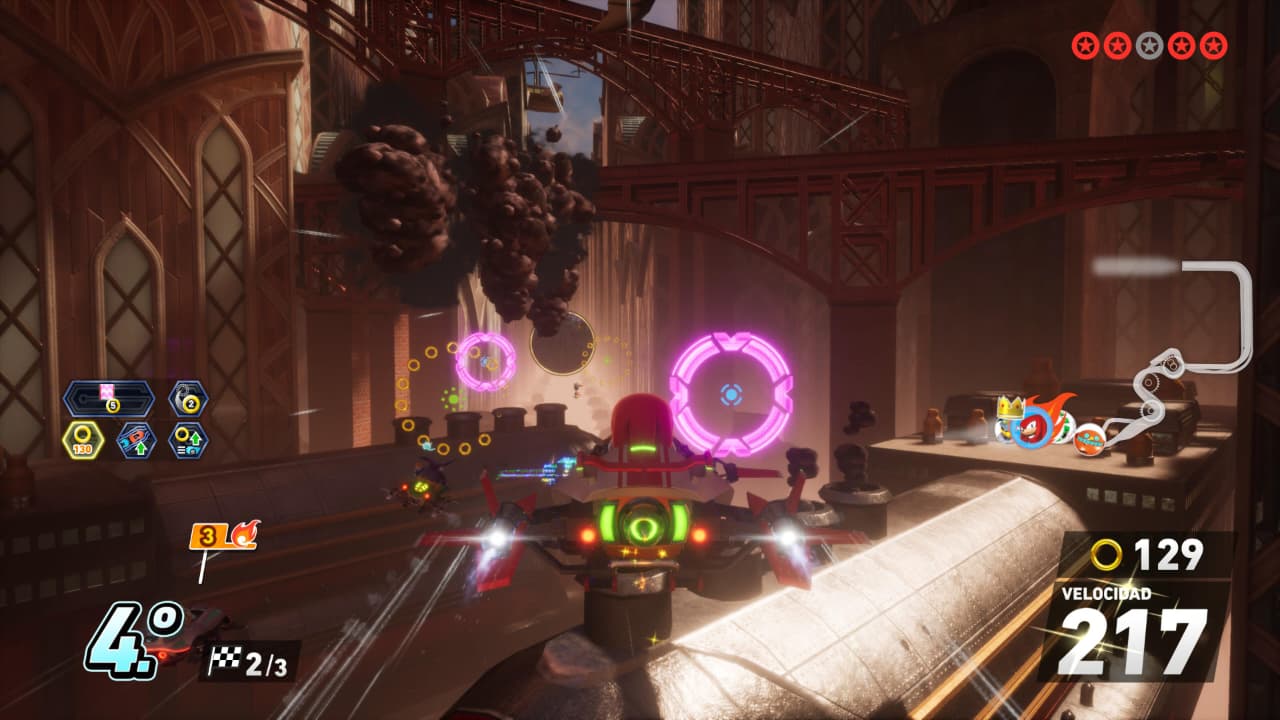Select Knuckles' marker on the minimap
This screenshot has width=1280, height=720.
1031,427
